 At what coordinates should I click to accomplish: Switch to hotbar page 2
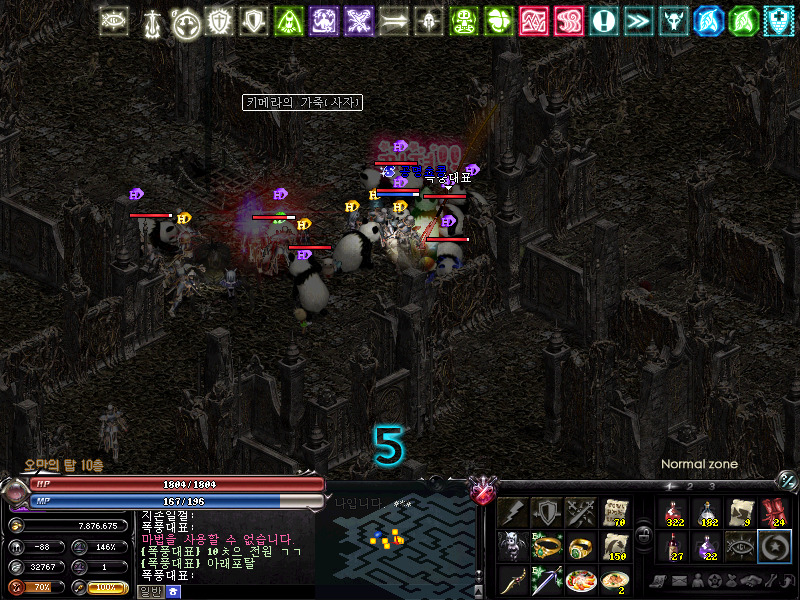[689, 487]
